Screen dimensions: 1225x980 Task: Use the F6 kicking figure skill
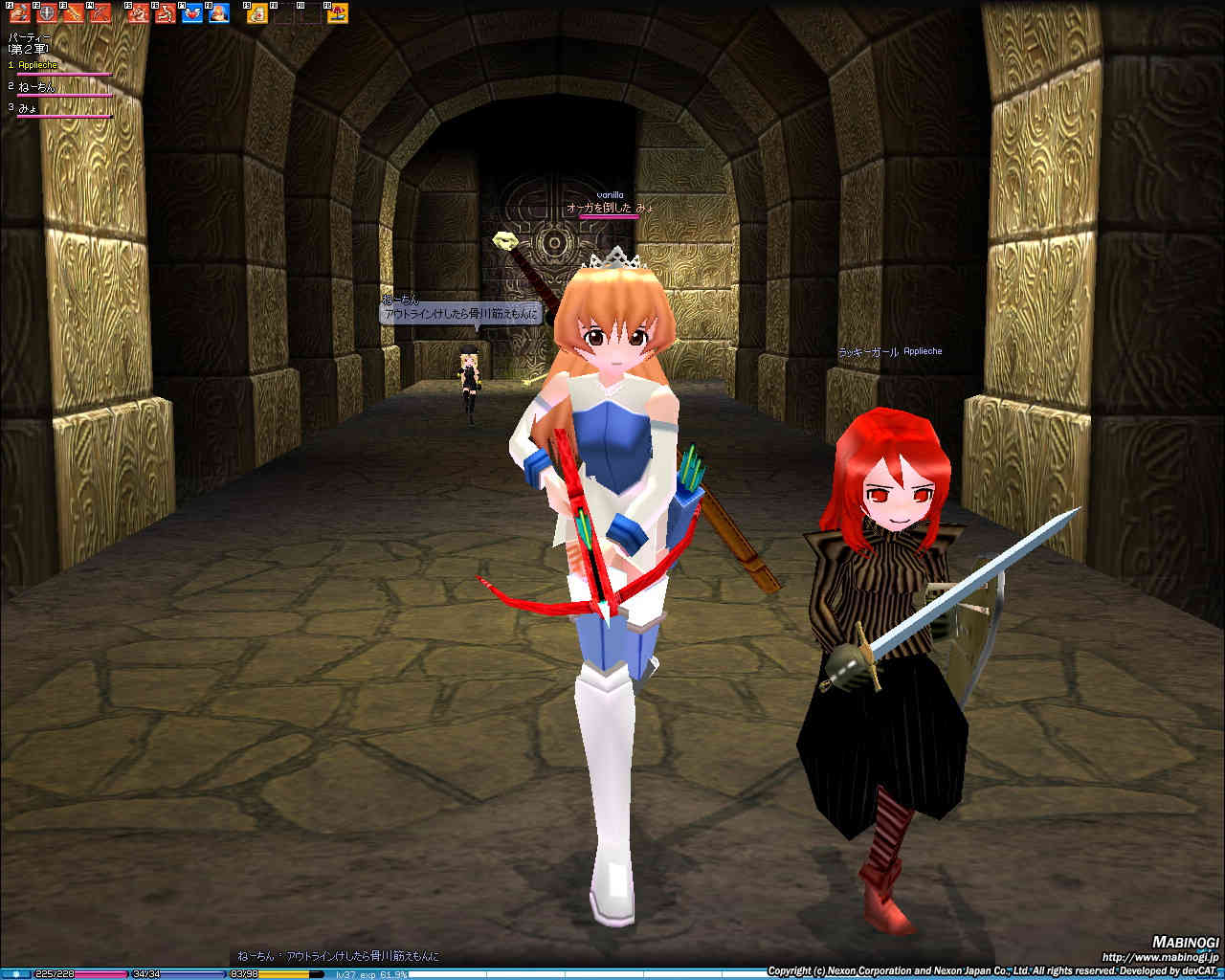pyautogui.click(x=166, y=13)
